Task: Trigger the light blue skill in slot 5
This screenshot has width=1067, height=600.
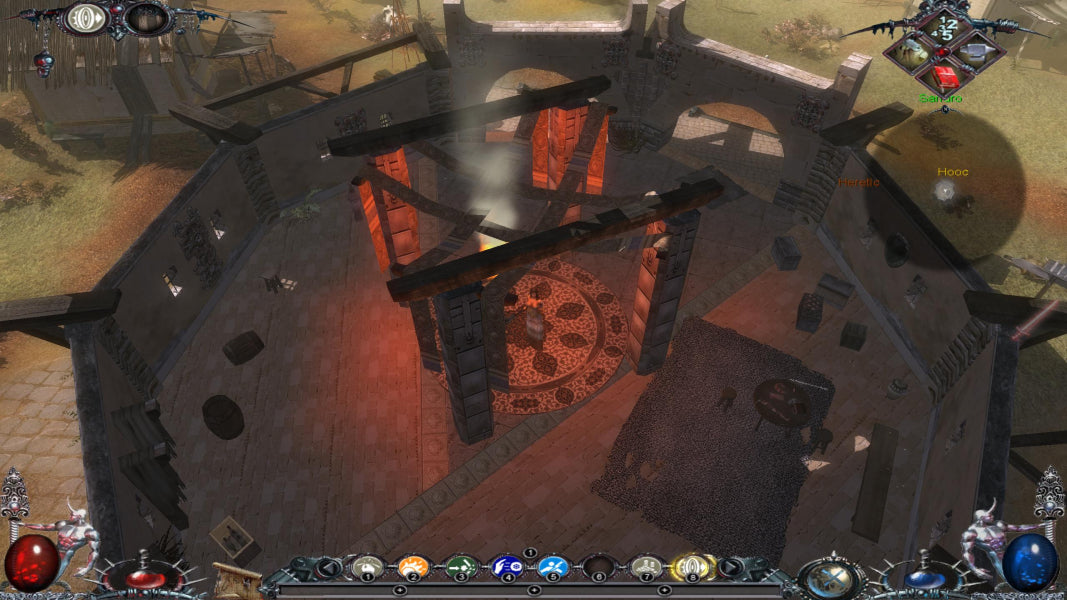Action: [x=552, y=568]
